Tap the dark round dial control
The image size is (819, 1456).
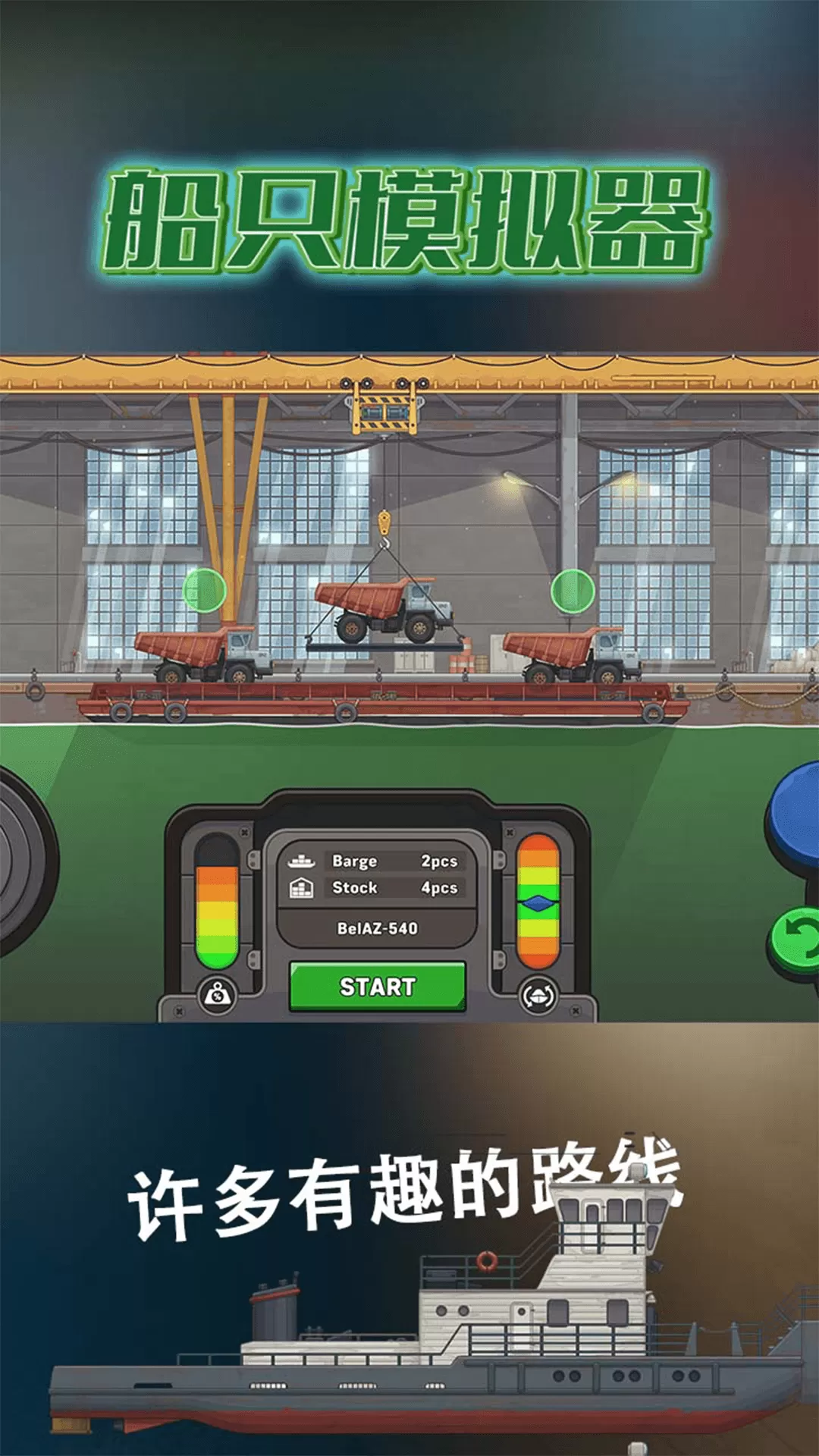(23, 861)
